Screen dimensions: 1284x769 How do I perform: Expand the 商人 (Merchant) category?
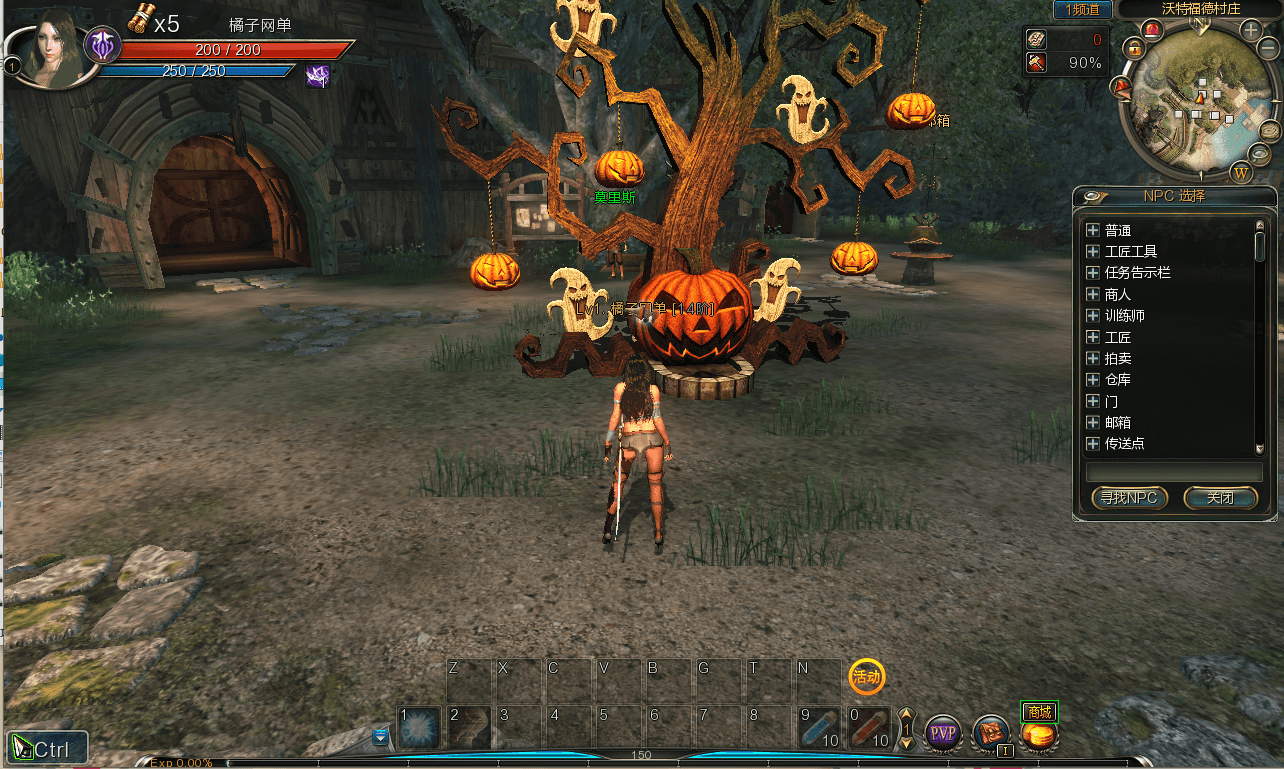click(1093, 295)
